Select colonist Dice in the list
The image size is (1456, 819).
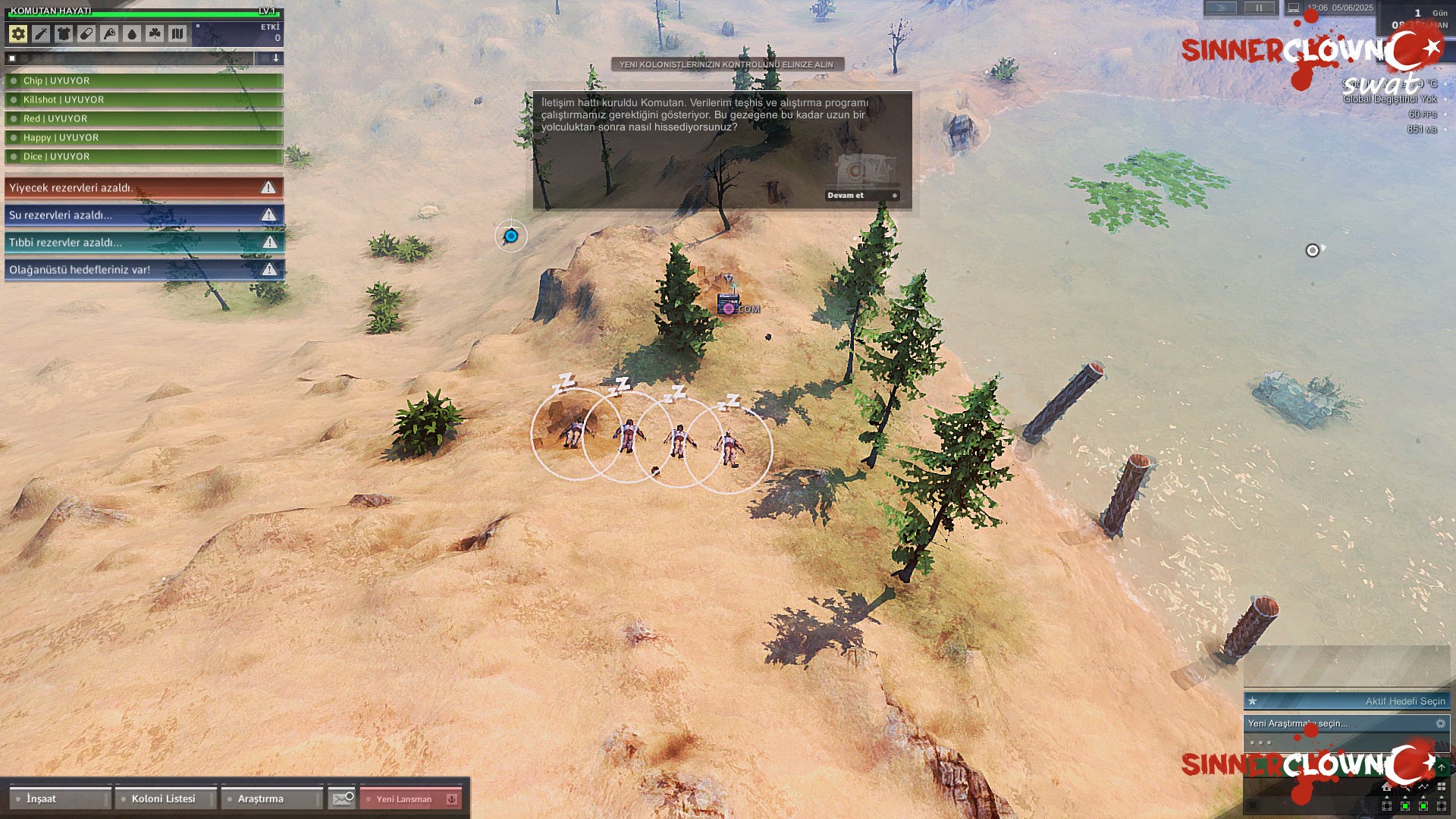[144, 157]
